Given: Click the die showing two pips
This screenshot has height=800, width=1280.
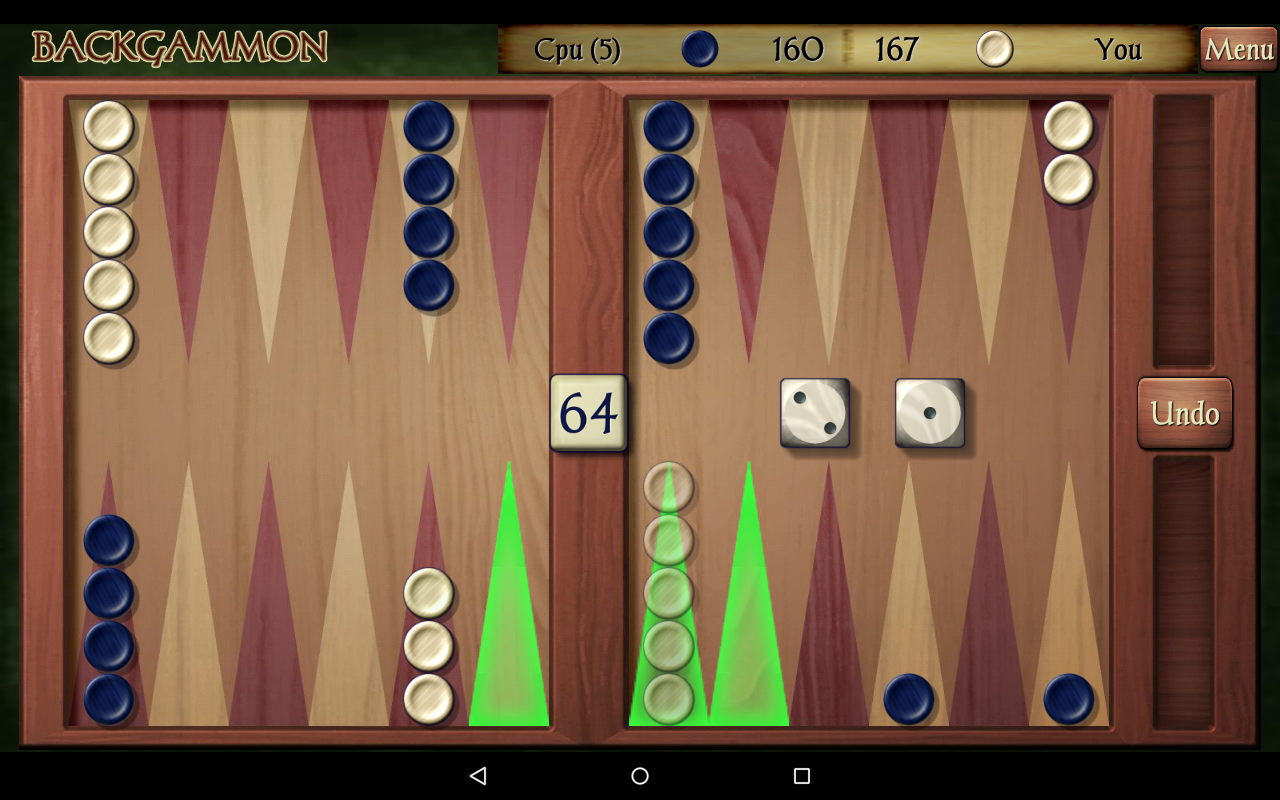Looking at the screenshot, I should click(816, 412).
